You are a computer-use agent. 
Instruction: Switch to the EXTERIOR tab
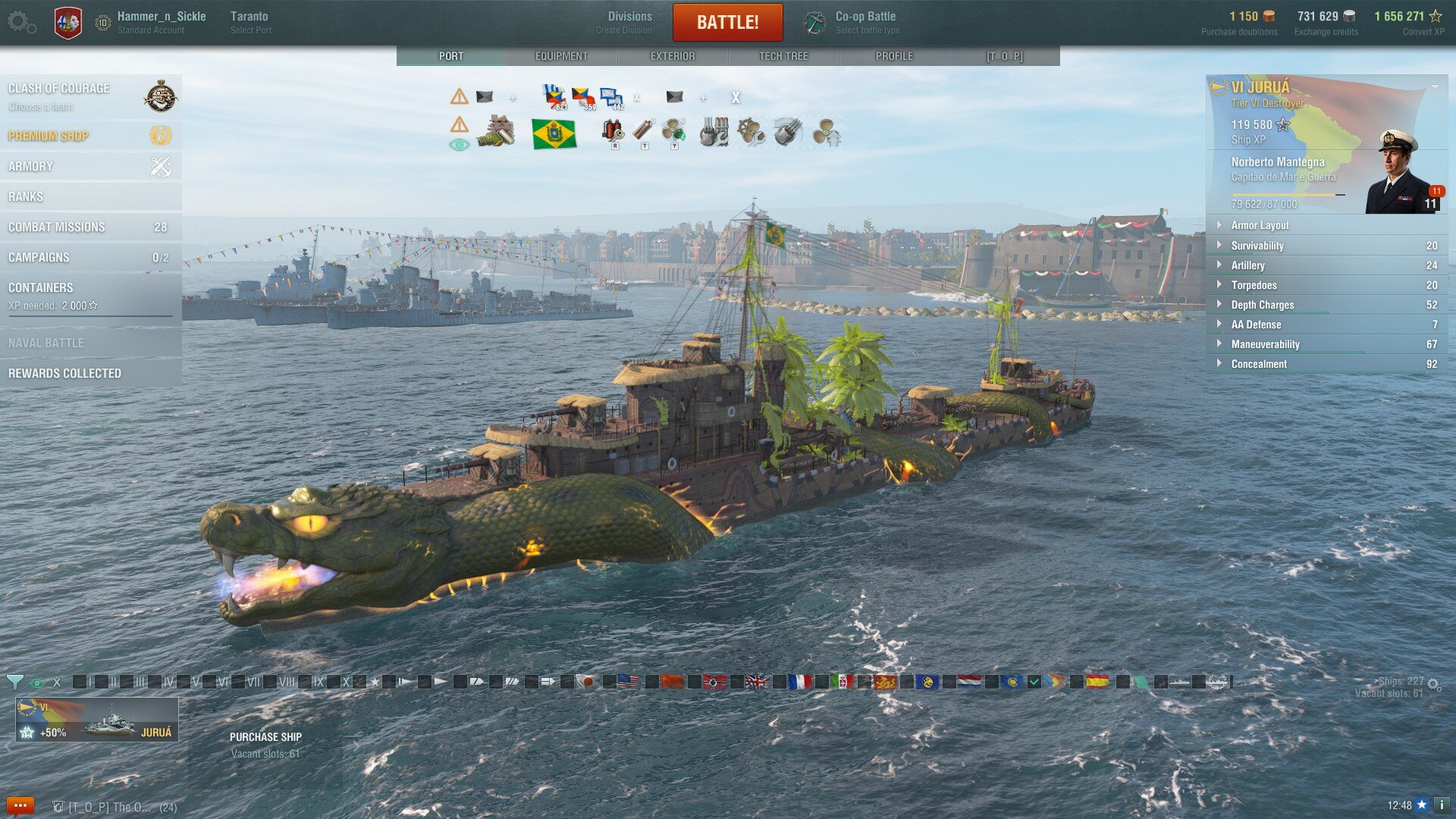click(x=673, y=55)
